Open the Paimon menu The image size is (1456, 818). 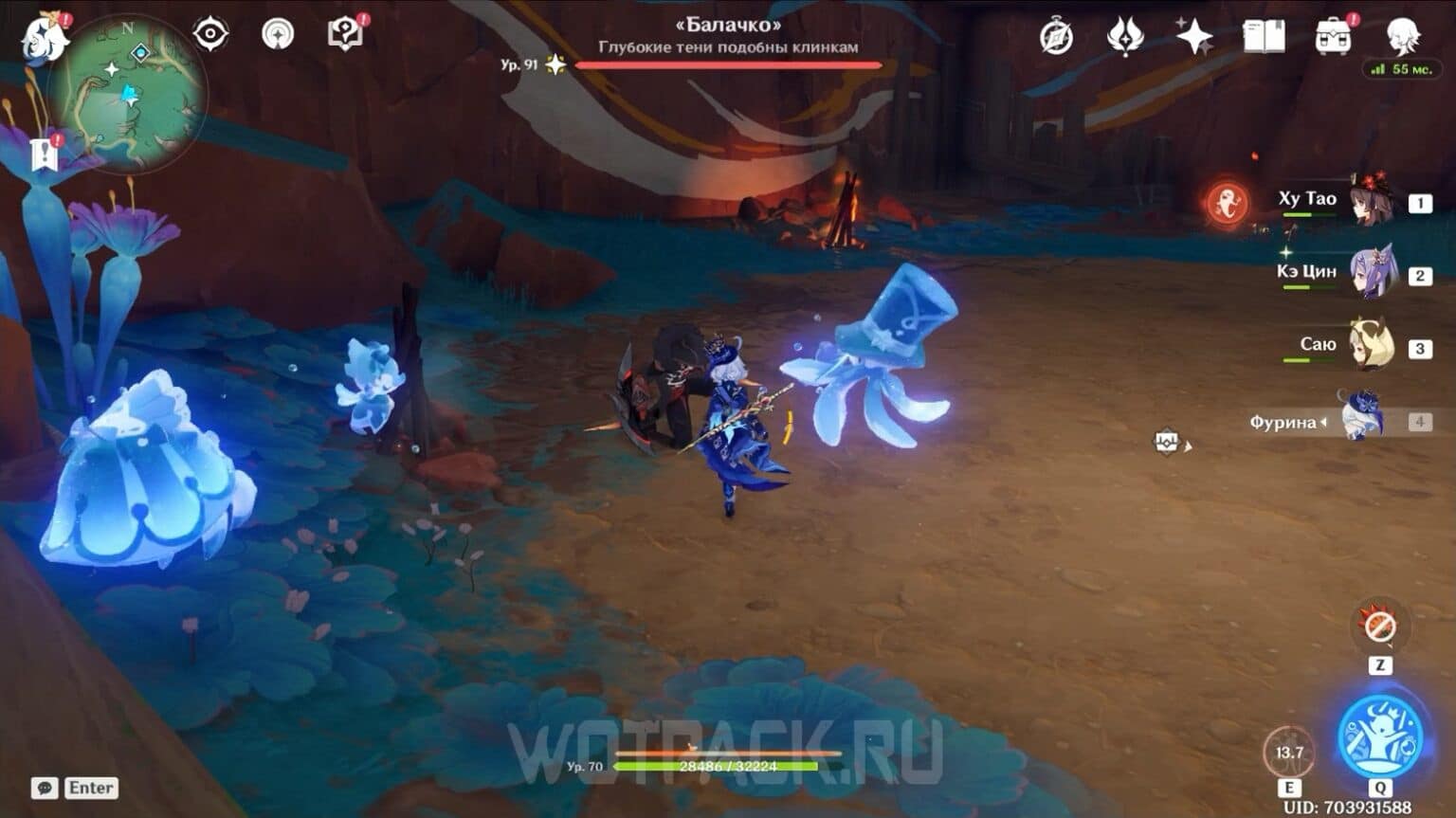pos(43,38)
